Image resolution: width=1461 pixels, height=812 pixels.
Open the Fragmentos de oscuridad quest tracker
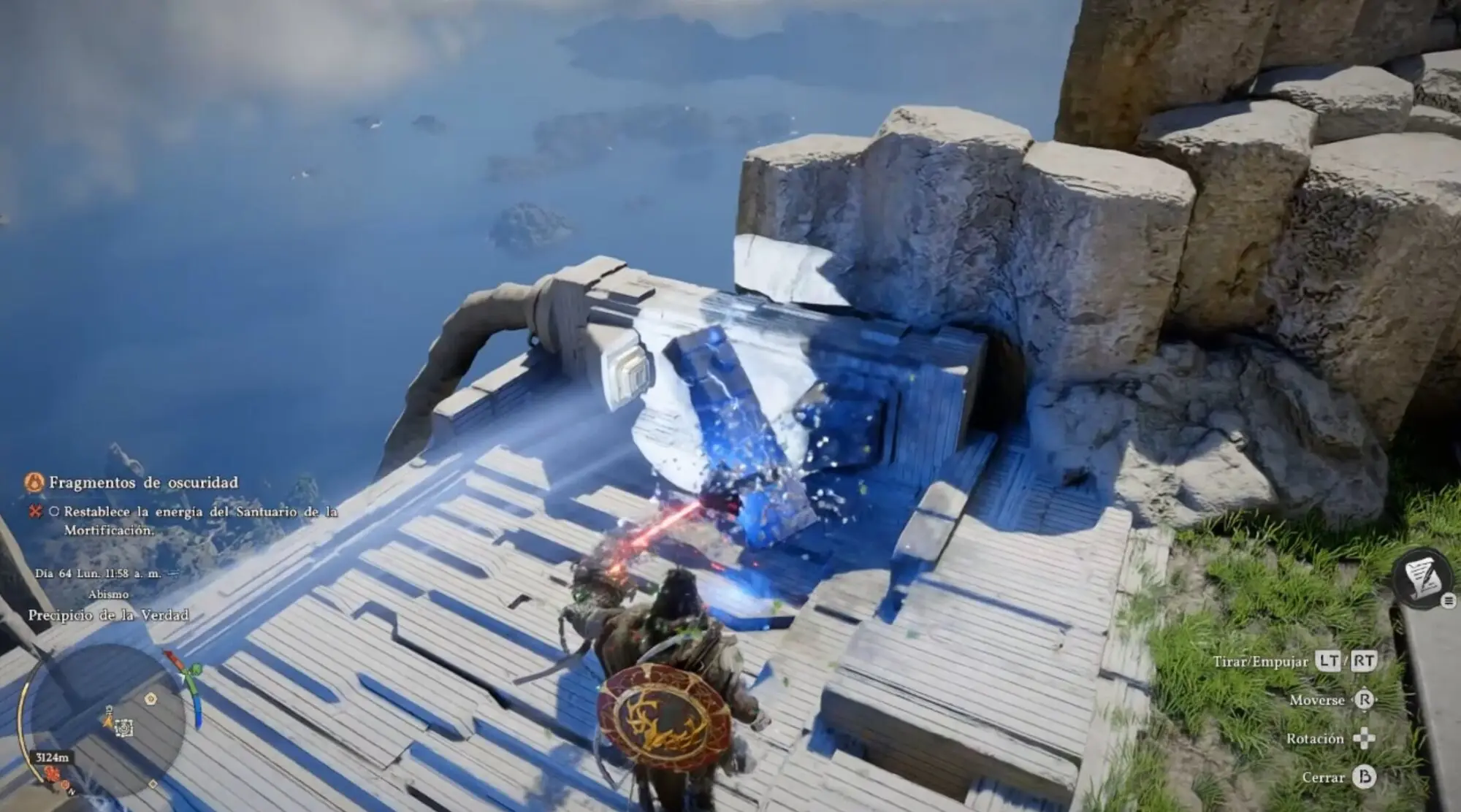pos(143,483)
